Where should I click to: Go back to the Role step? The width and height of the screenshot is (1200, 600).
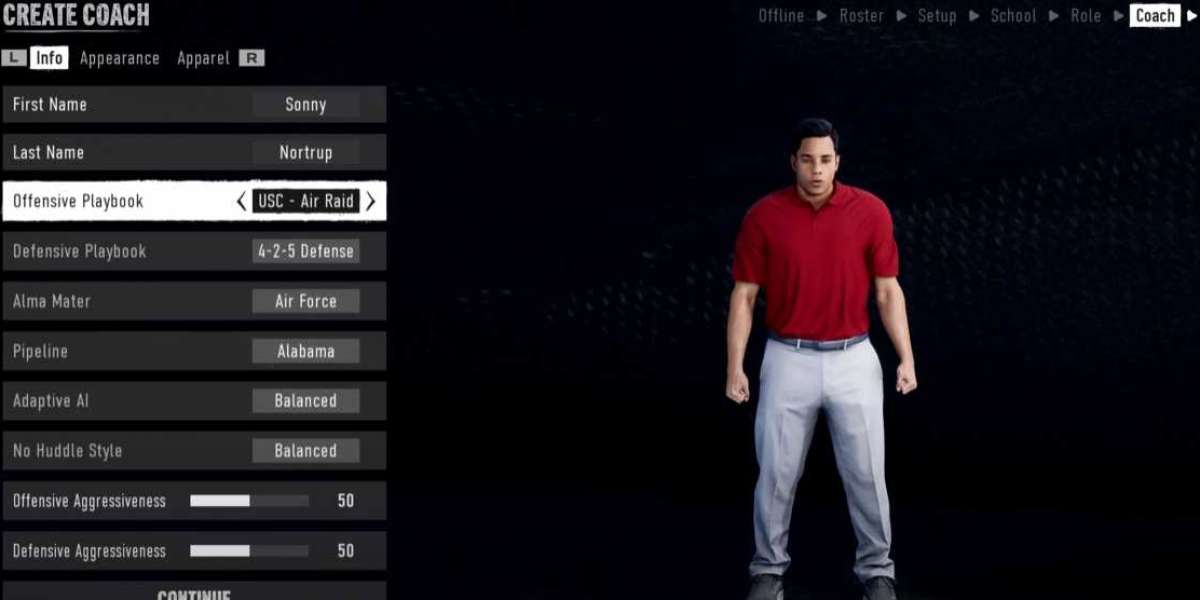pos(1085,15)
